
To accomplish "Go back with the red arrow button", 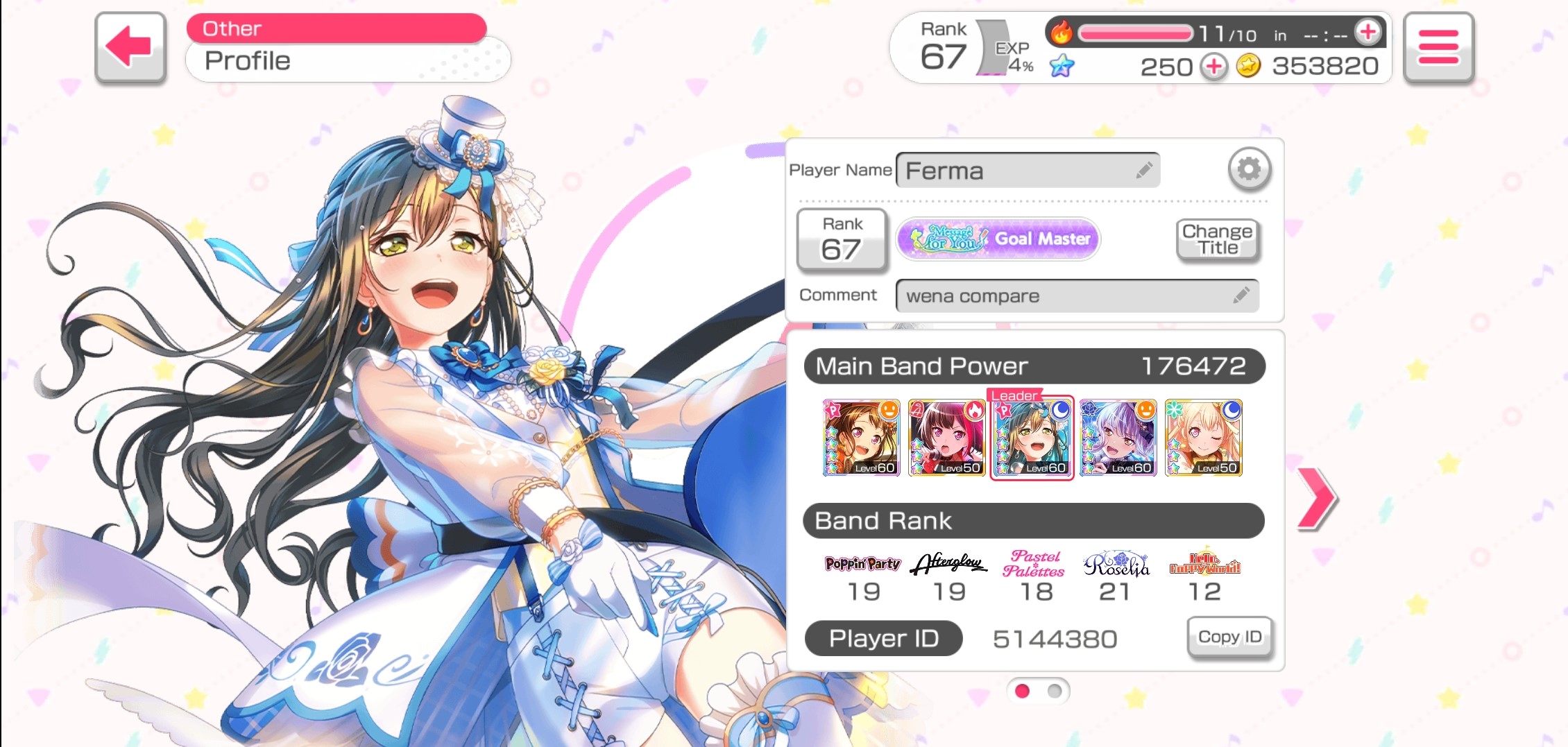I will 130,47.
